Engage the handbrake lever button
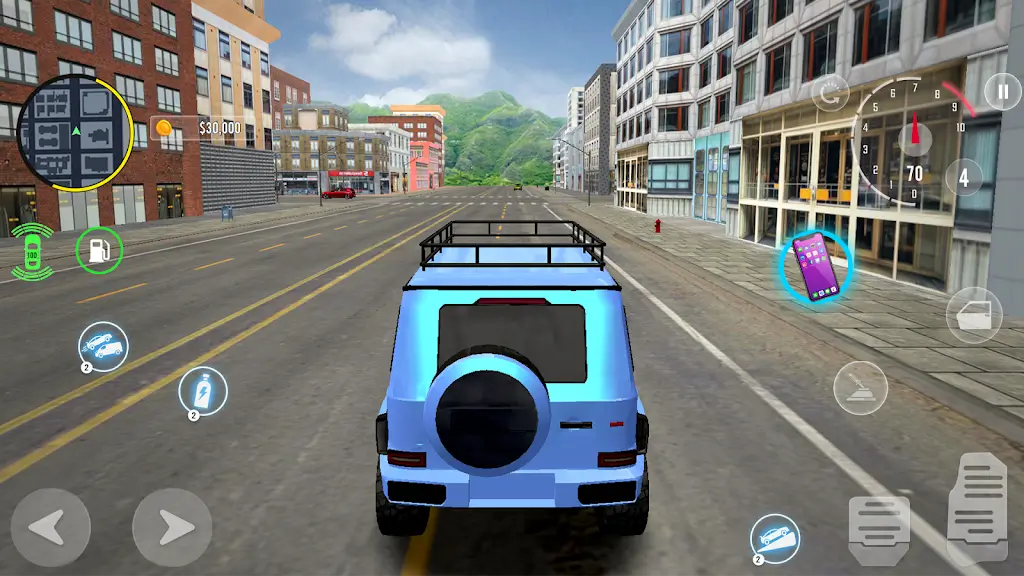Viewport: 1024px width, 576px height. click(x=860, y=388)
